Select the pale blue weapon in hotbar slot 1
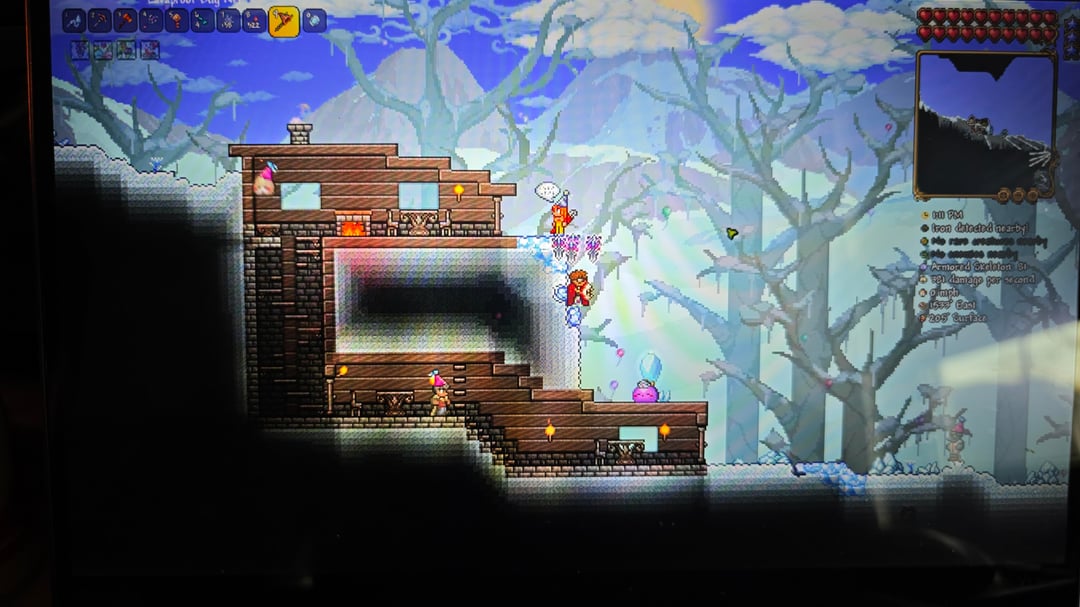Image resolution: width=1080 pixels, height=607 pixels. 74,20
